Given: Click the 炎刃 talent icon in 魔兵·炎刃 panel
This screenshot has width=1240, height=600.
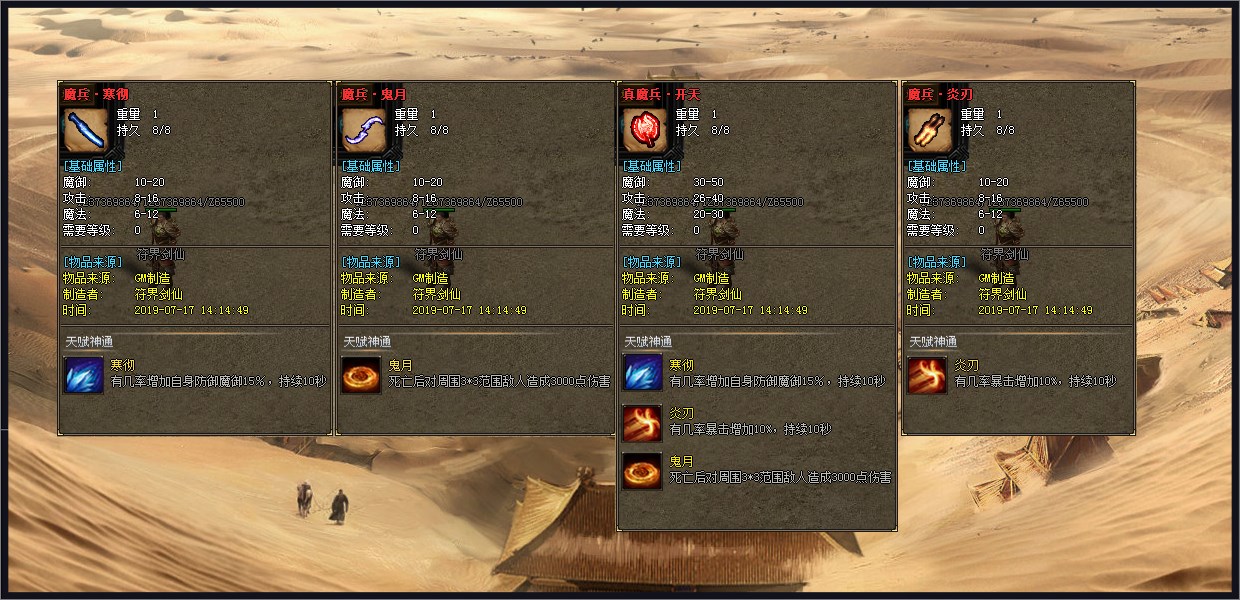Looking at the screenshot, I should pos(927,374).
